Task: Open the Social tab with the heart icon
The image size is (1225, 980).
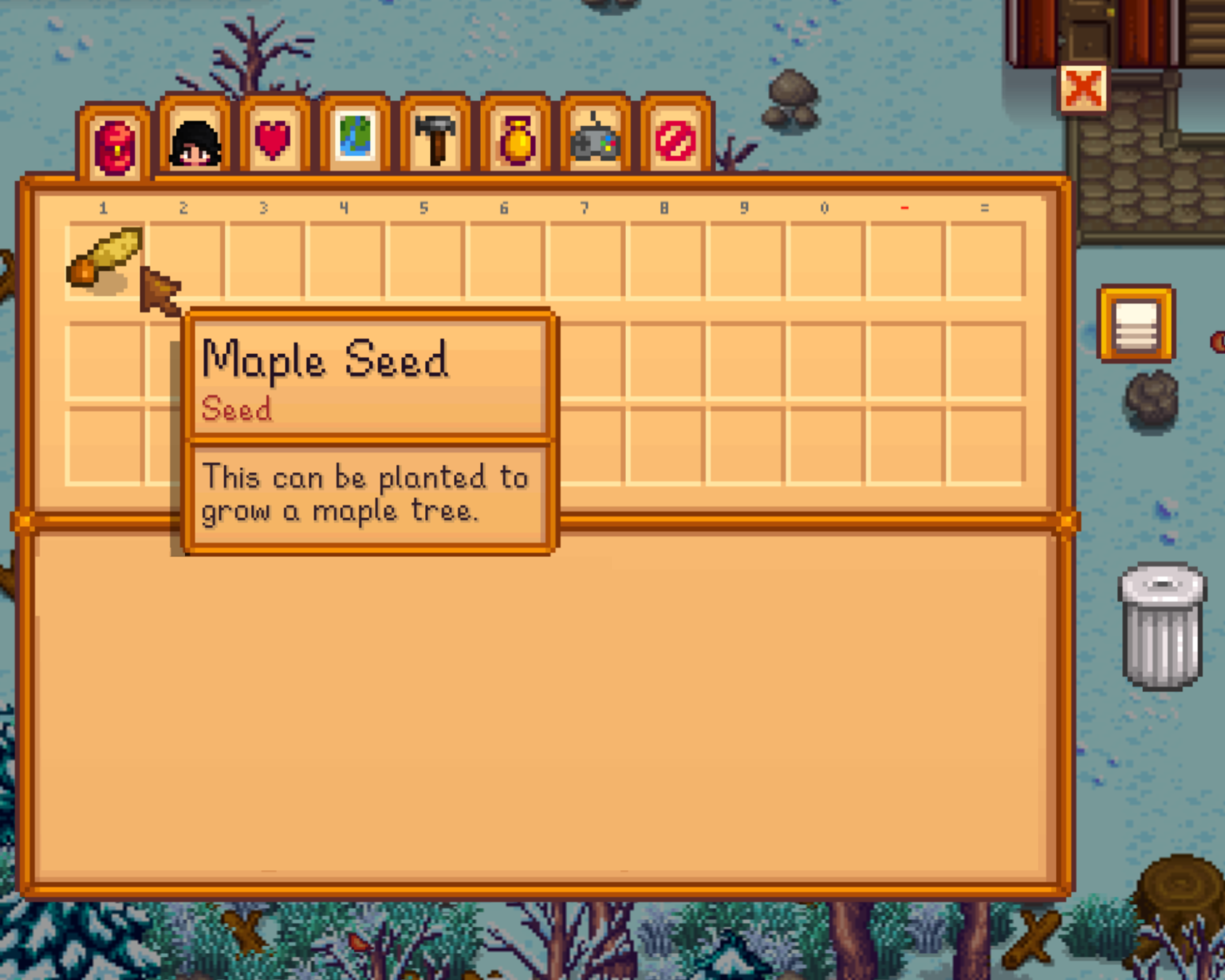Action: tap(274, 140)
